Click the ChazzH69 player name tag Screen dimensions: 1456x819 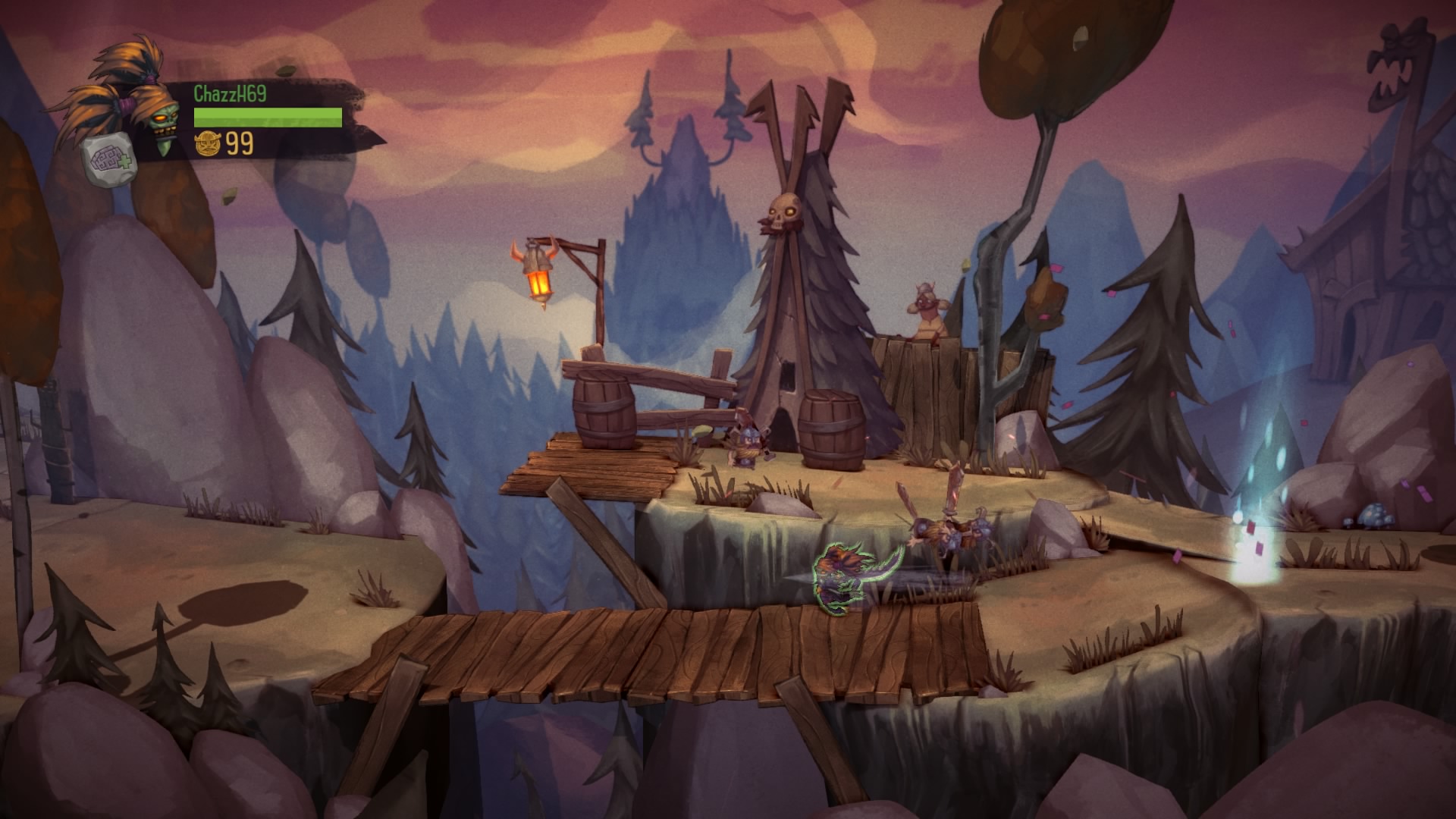(230, 93)
